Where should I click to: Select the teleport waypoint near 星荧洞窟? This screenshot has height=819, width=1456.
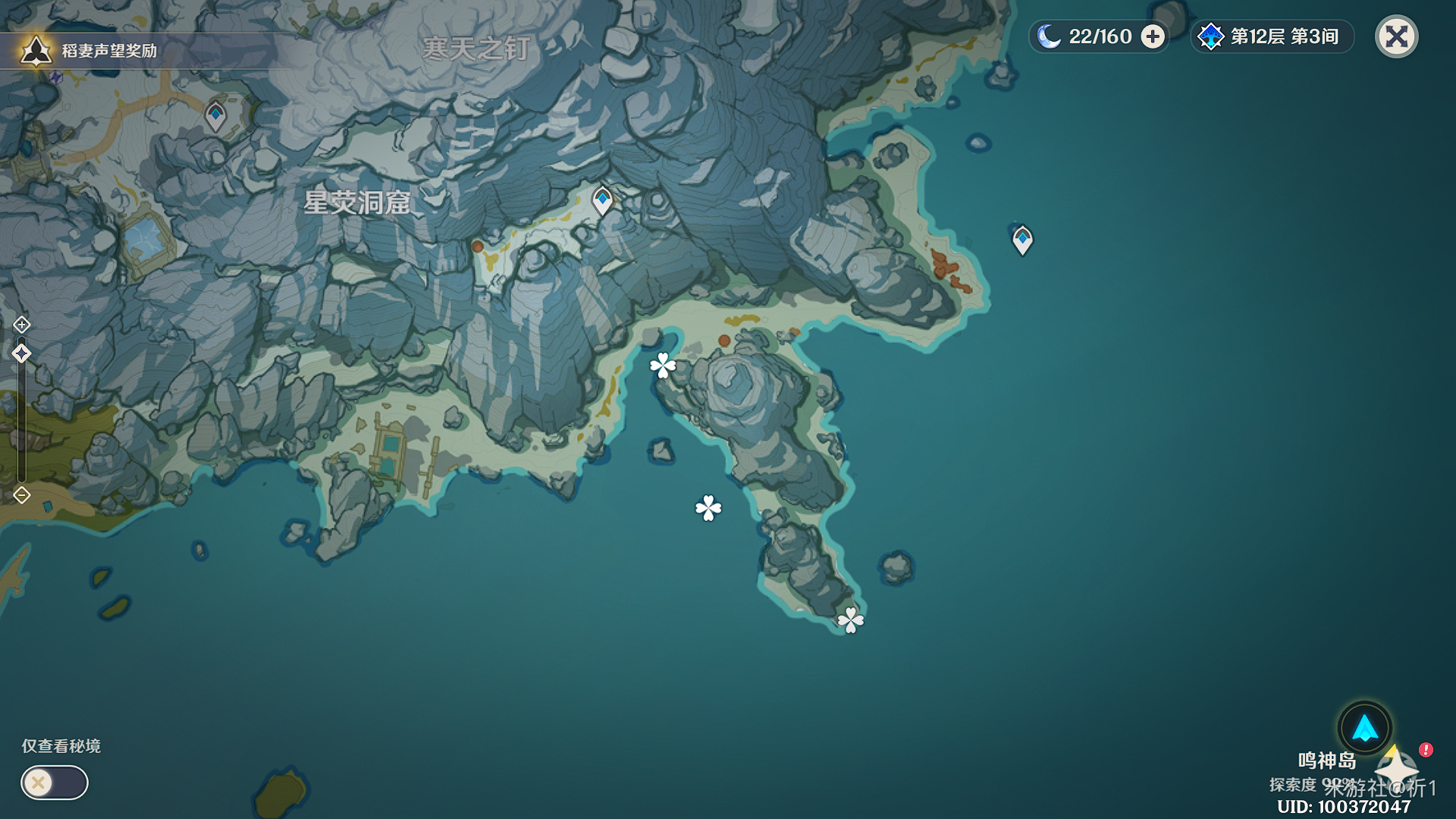pos(602,200)
